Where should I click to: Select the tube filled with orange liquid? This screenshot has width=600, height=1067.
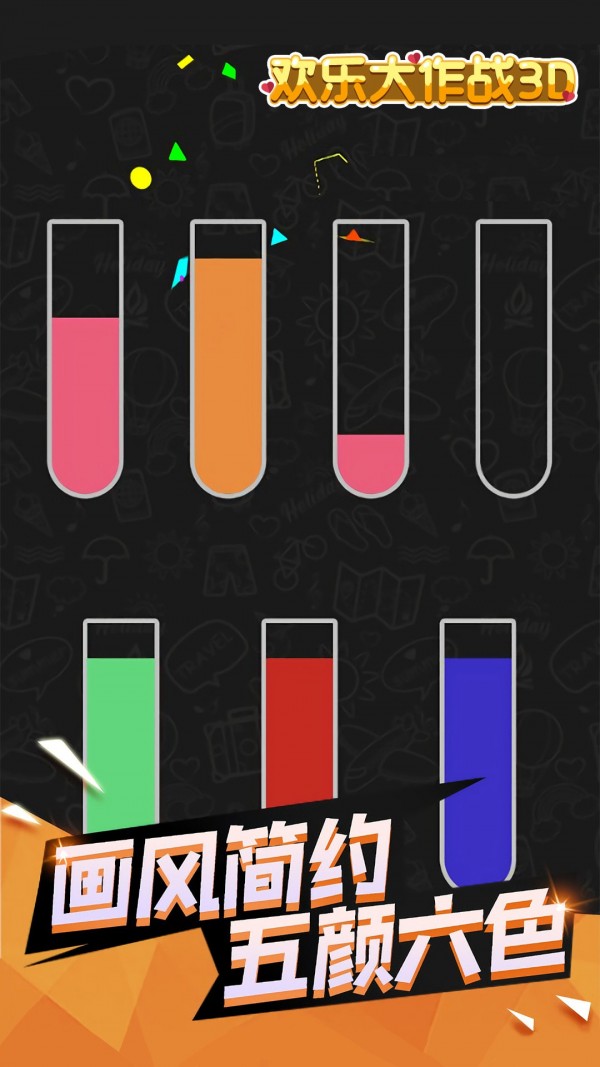(228, 360)
